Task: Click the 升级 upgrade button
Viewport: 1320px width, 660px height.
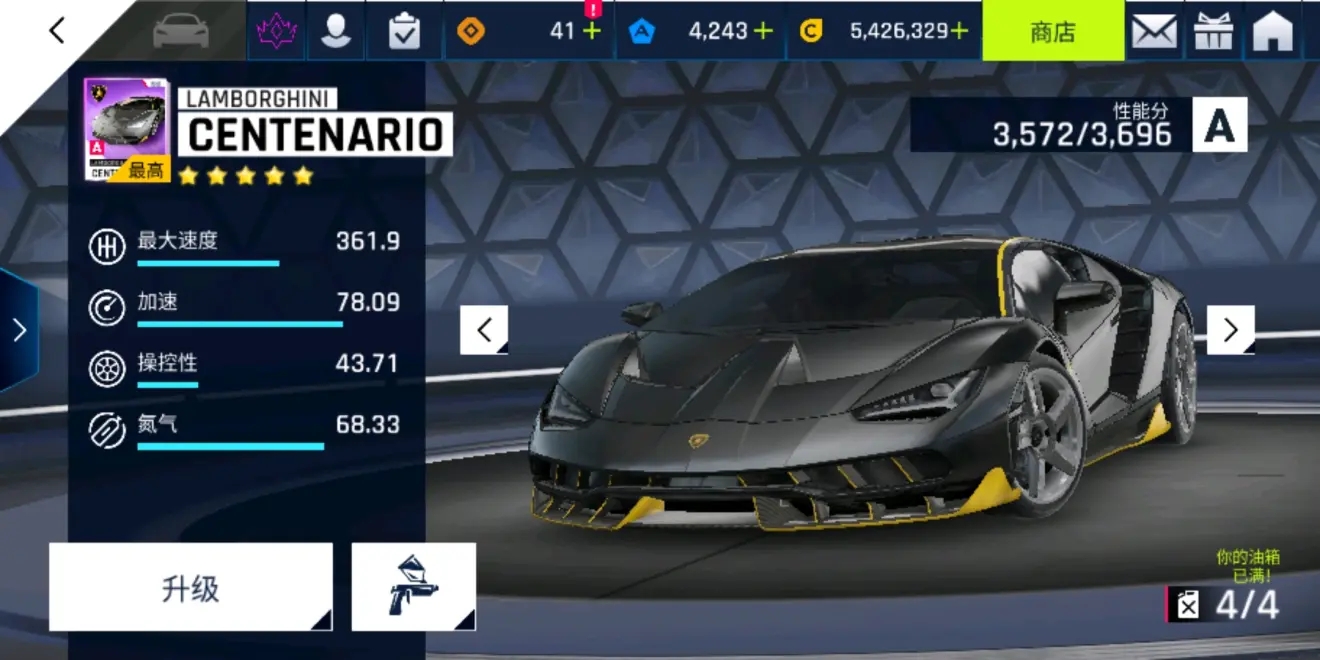Action: [x=190, y=588]
